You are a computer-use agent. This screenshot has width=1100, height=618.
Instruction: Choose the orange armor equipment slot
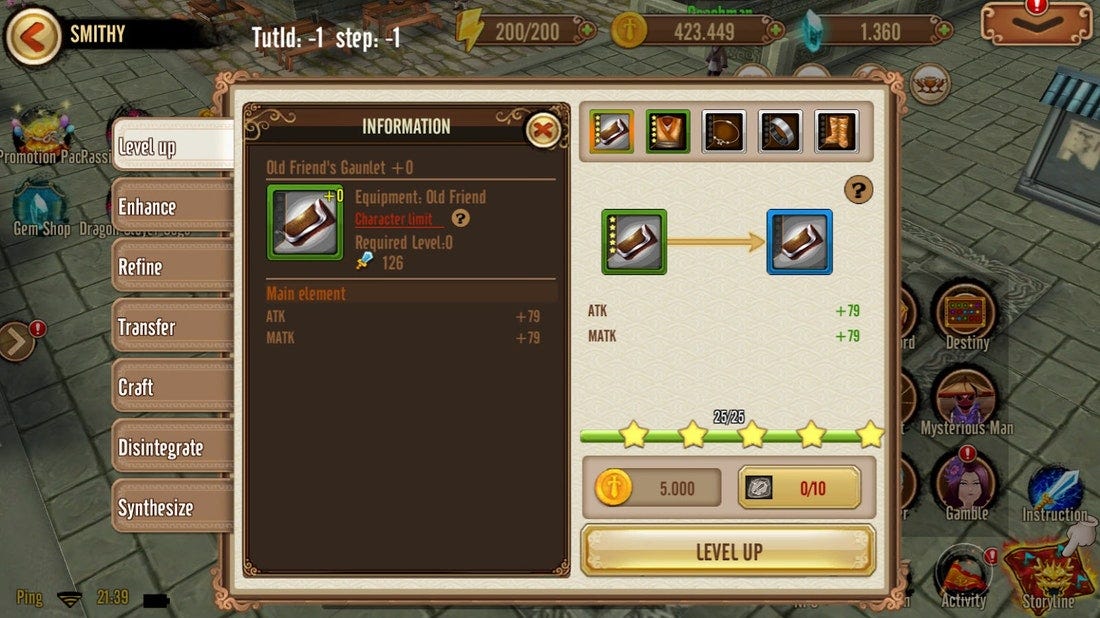[x=668, y=132]
